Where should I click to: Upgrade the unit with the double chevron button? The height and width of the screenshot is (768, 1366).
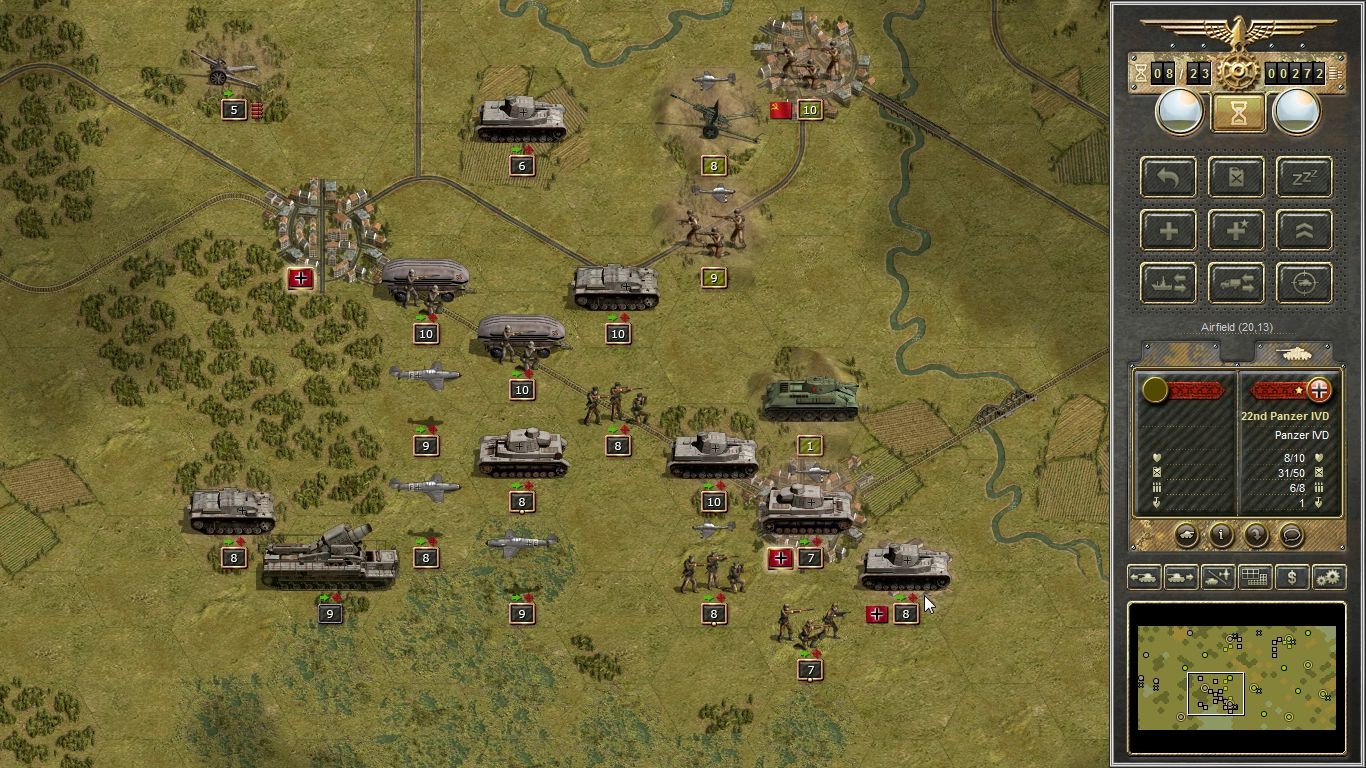click(1304, 231)
